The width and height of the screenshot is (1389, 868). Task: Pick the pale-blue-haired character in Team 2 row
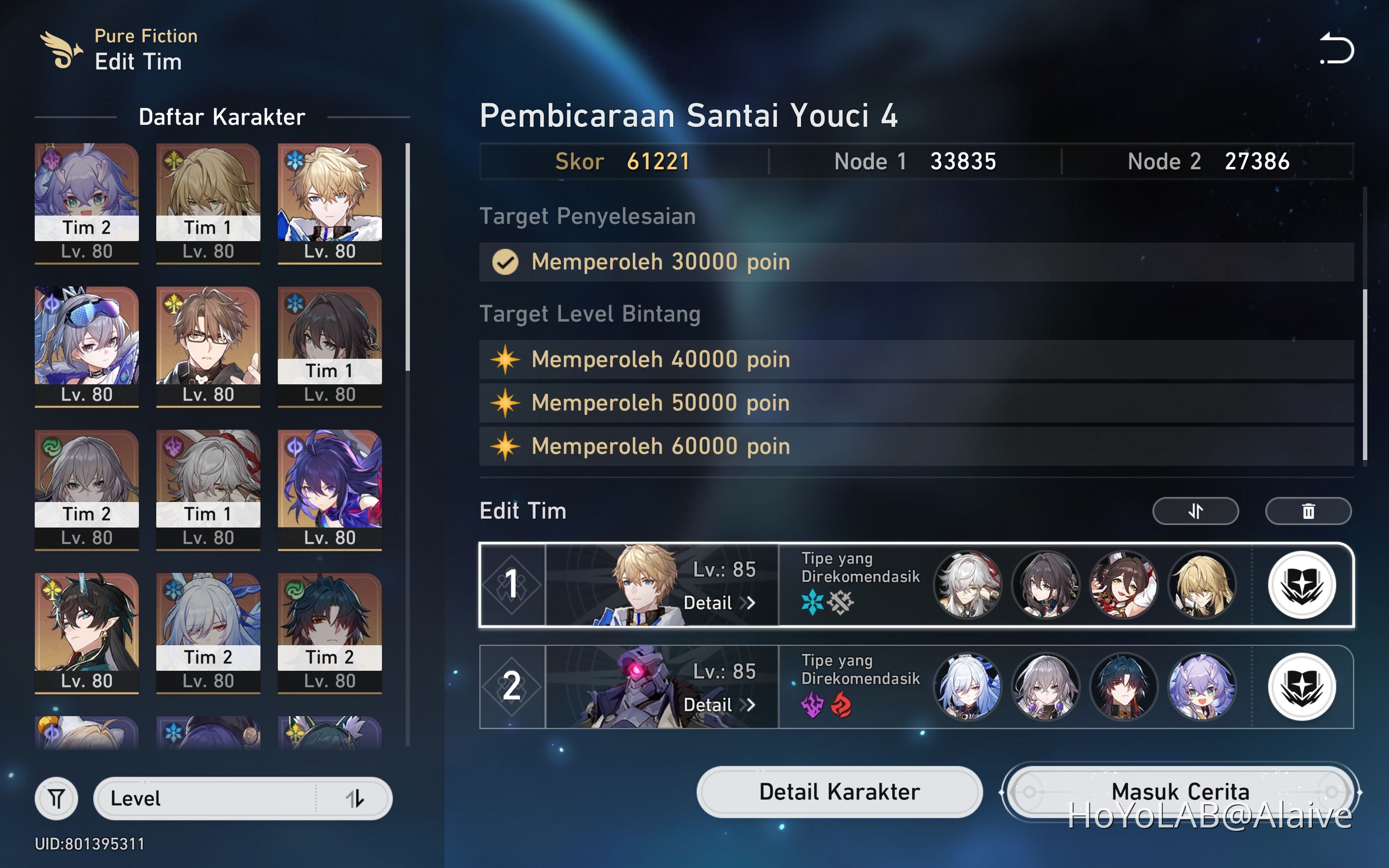967,687
